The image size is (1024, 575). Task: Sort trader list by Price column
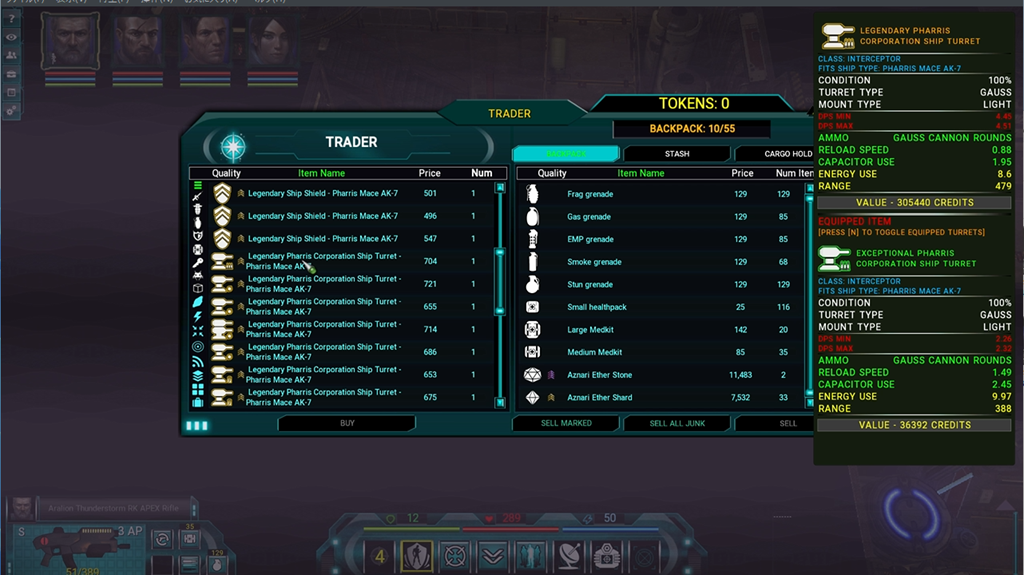tap(430, 173)
